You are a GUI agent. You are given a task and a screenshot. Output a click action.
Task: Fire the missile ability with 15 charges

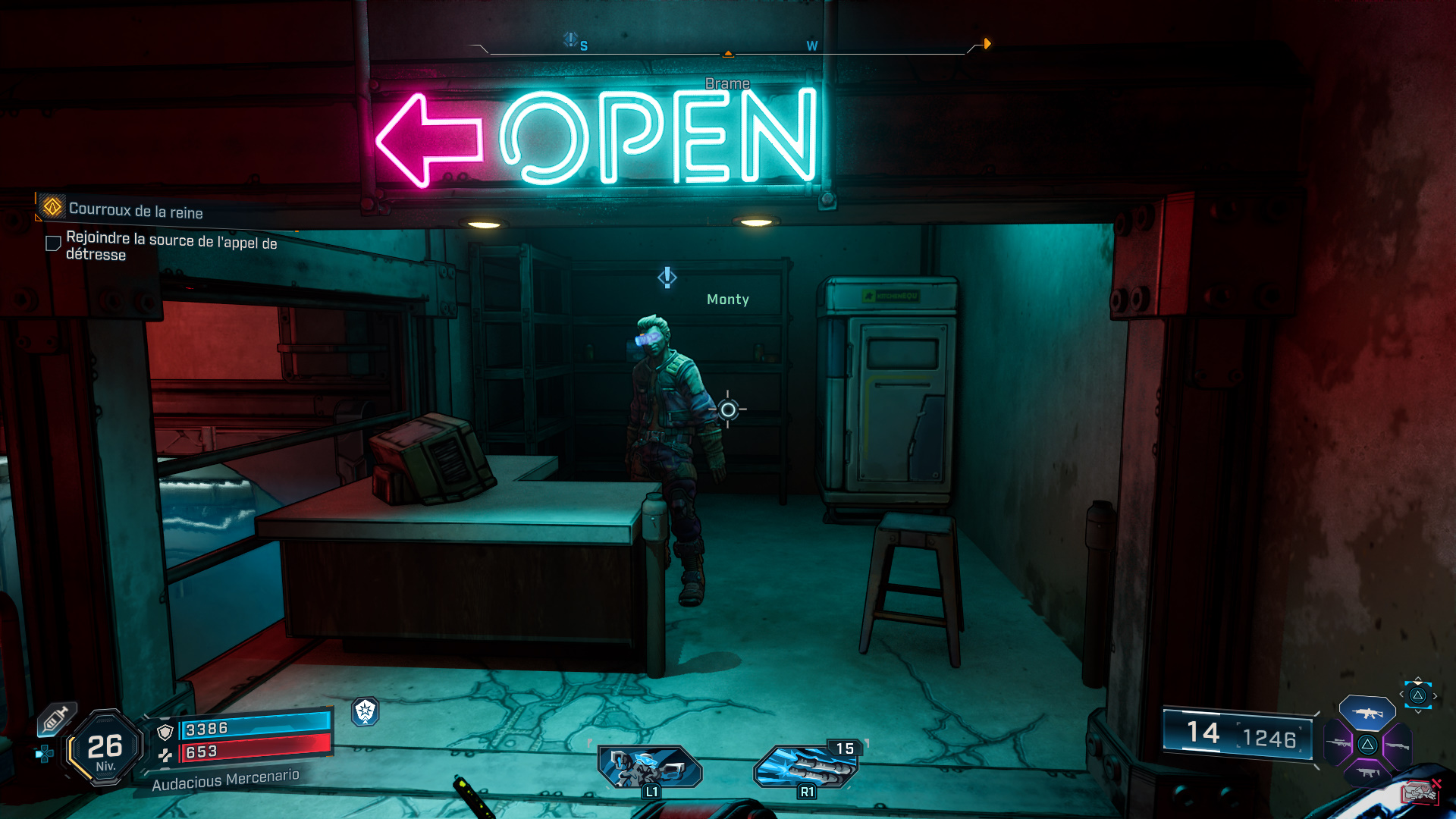pyautogui.click(x=805, y=767)
